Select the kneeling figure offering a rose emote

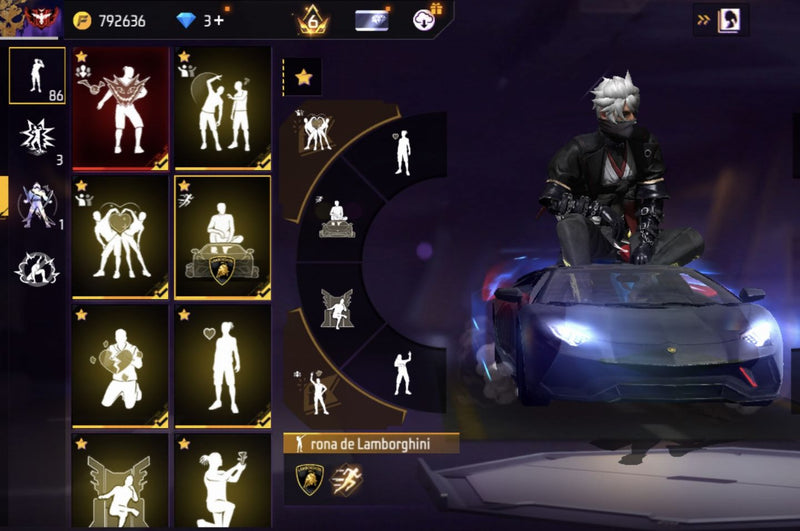pyautogui.click(x=222, y=482)
